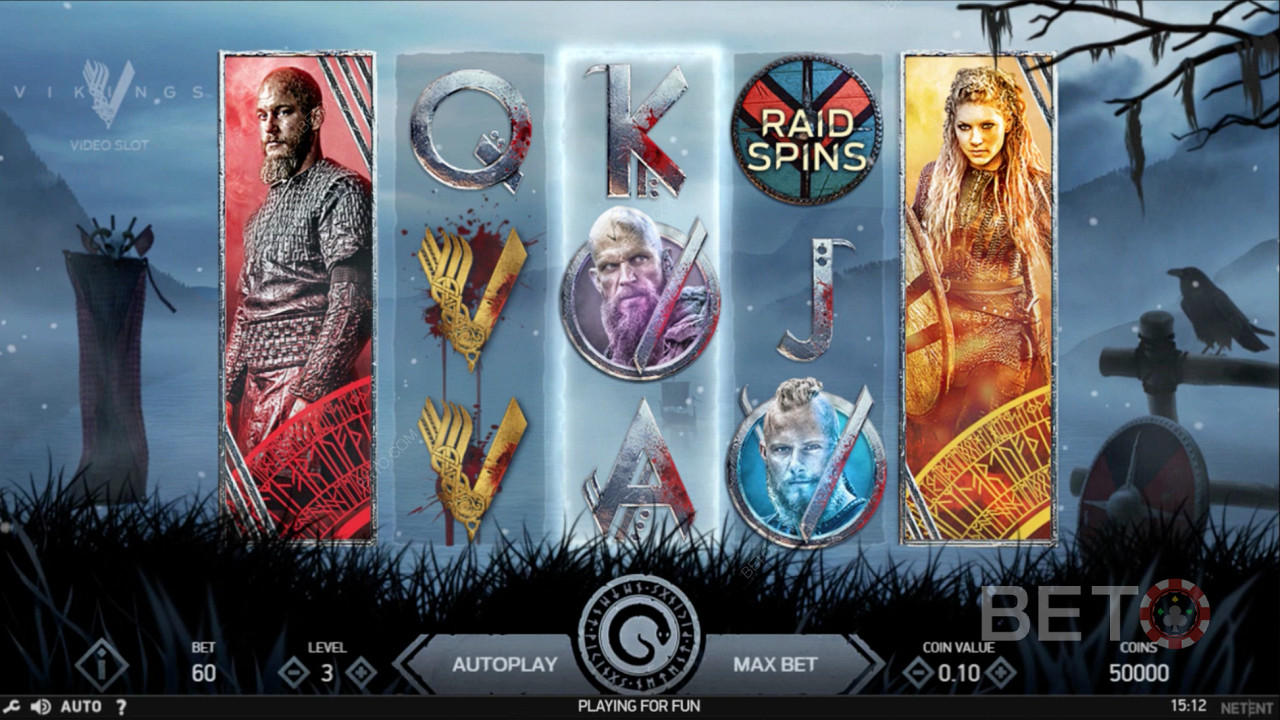Screen dimensions: 1280x720
Task: Toggle sound with the speaker icon
Action: coord(40,707)
